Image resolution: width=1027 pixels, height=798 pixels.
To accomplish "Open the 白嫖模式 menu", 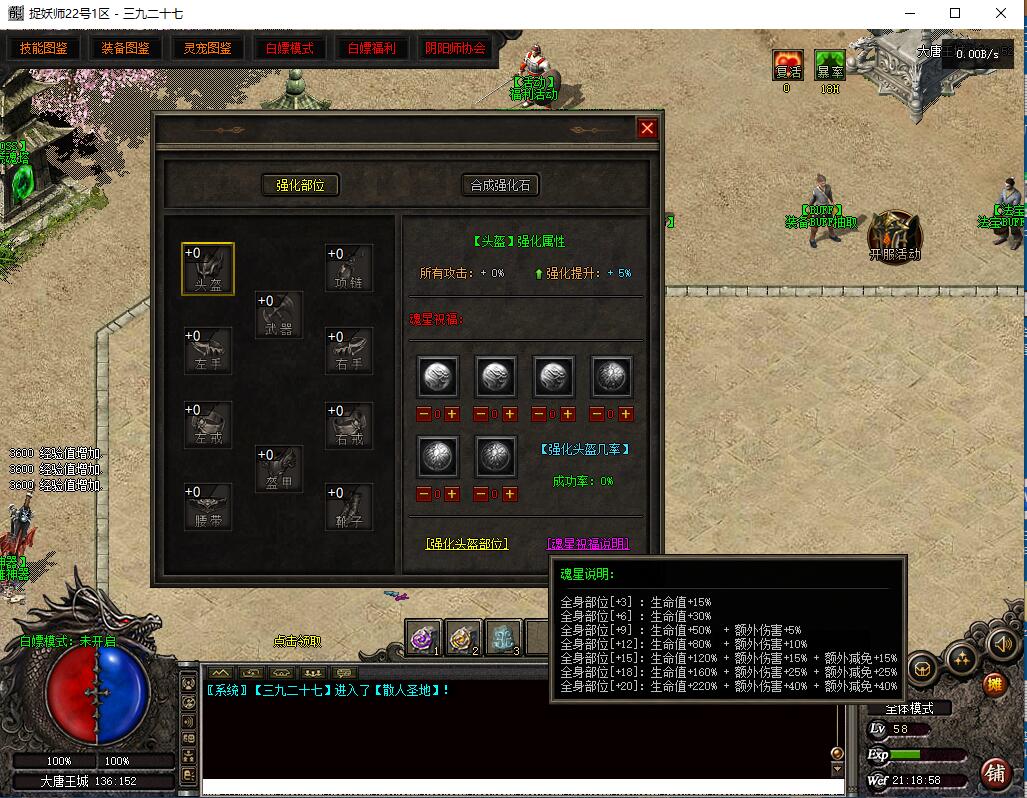I will 289,48.
